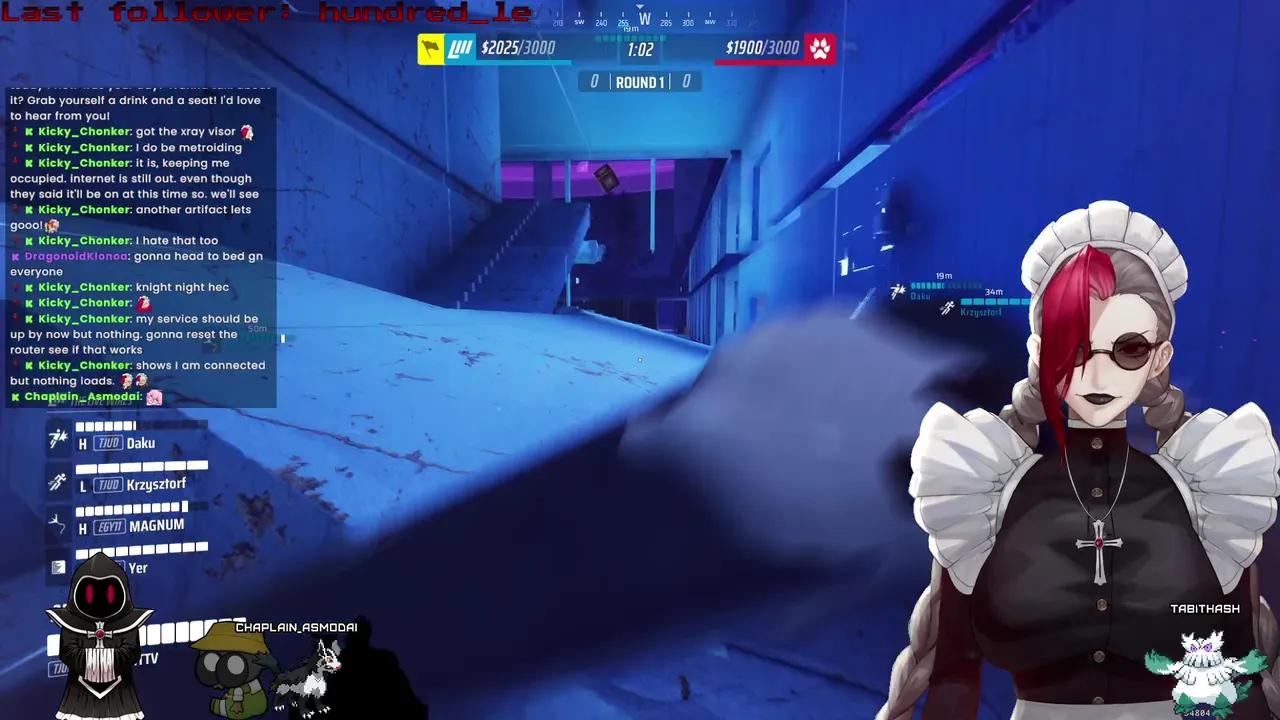Click the TABITHASH name label
This screenshot has width=1280, height=720.
tap(1205, 608)
